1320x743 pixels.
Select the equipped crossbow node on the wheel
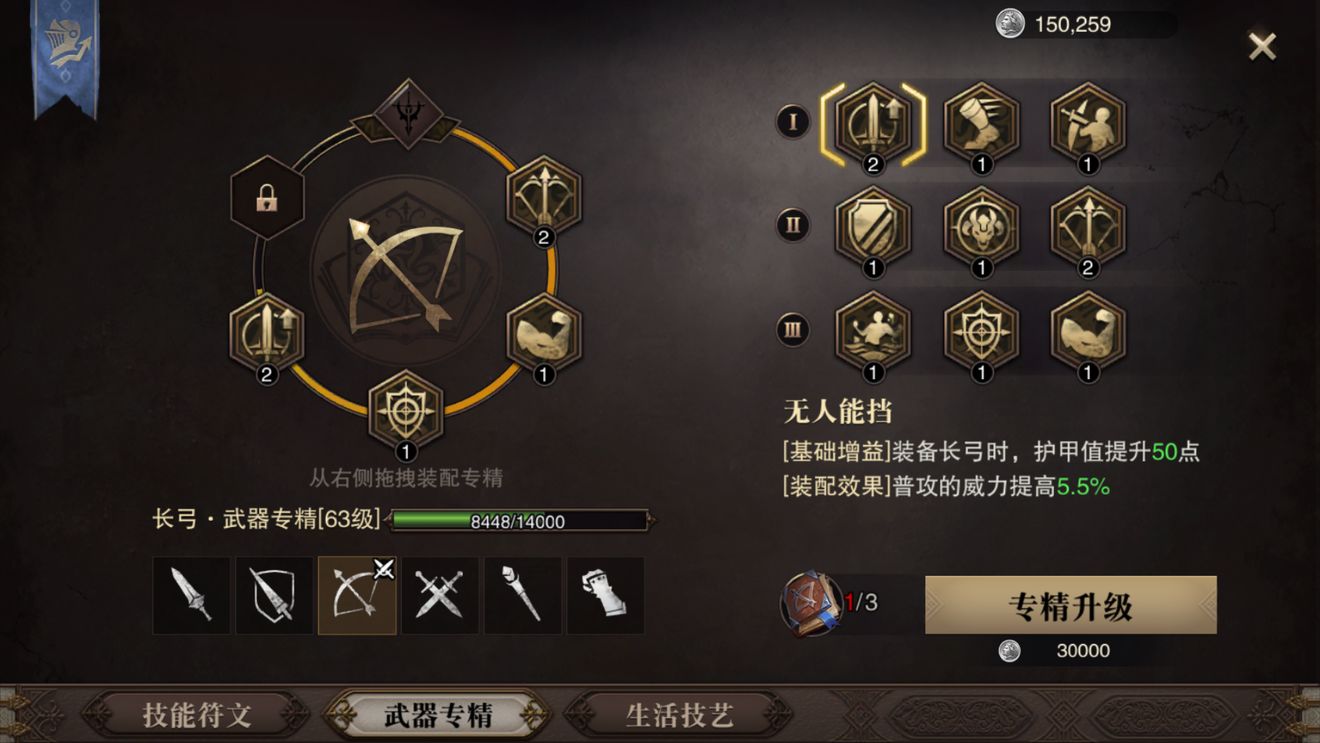[545, 198]
